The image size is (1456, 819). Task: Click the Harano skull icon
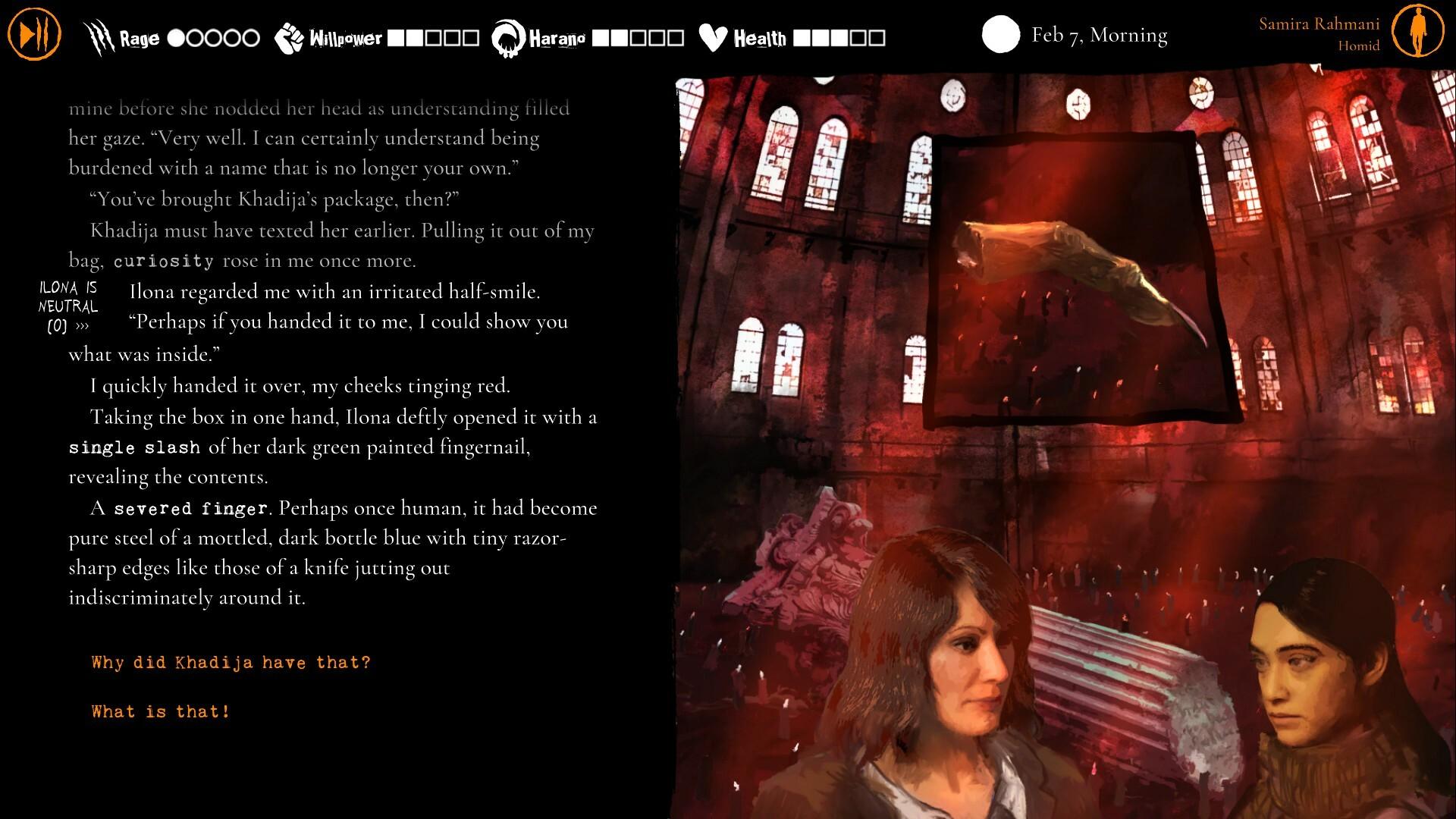[507, 35]
